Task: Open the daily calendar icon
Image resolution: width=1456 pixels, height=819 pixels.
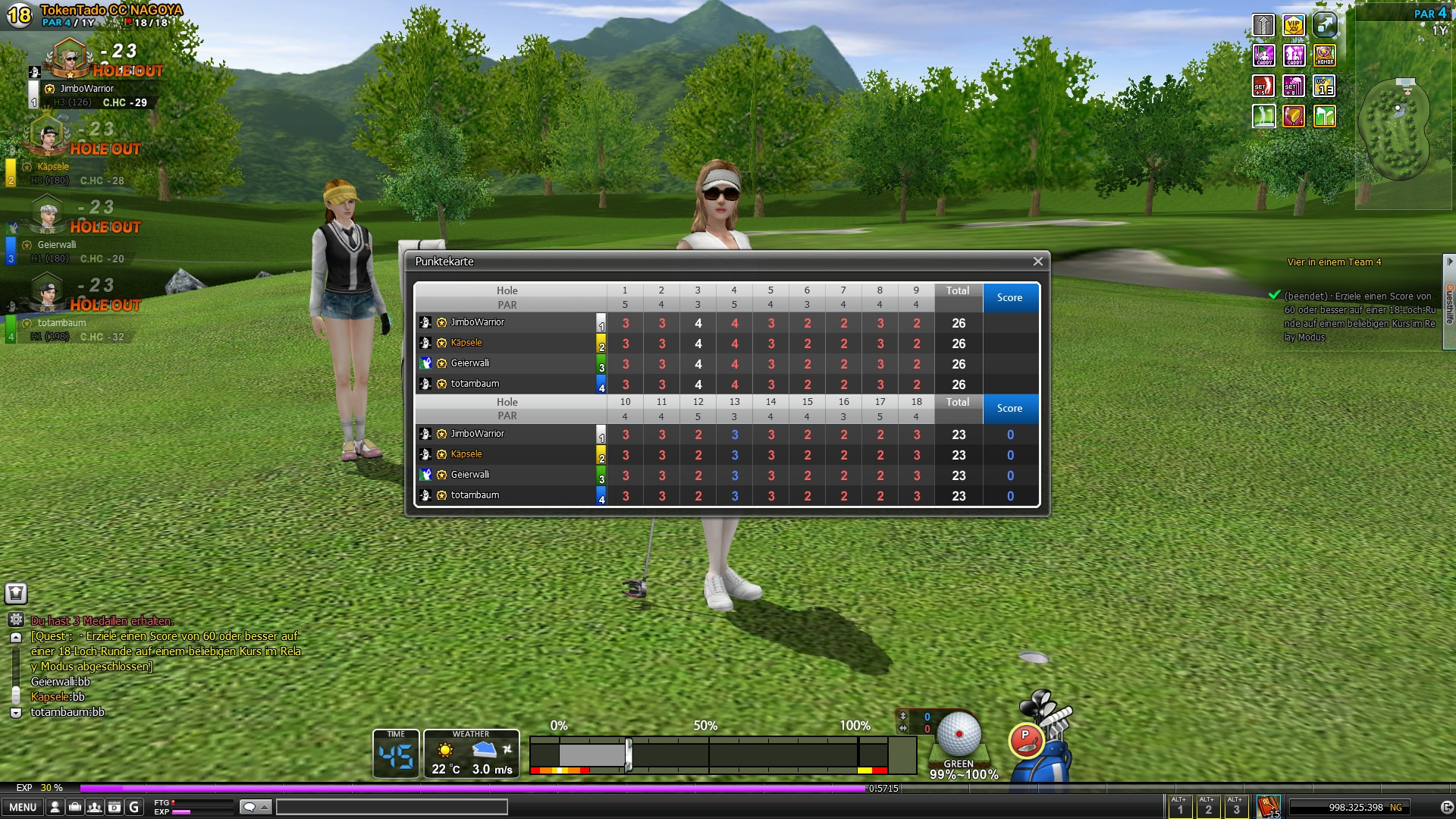Action: [115, 808]
